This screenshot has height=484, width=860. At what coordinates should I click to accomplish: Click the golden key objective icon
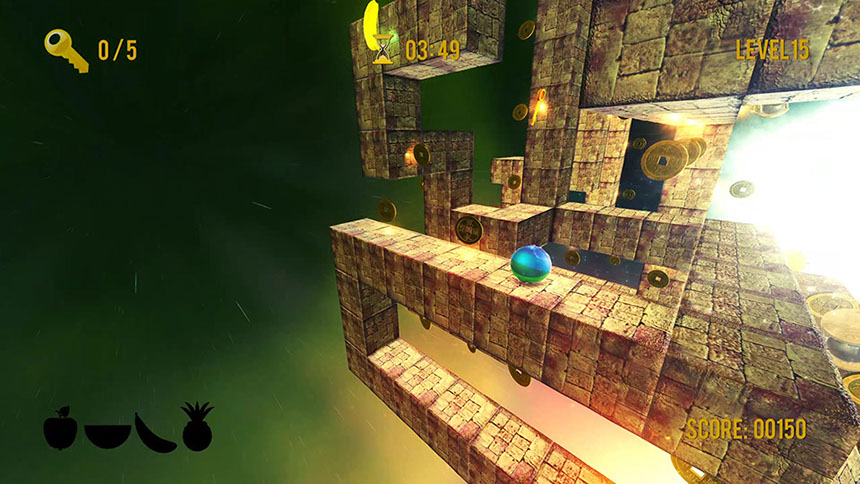66,49
